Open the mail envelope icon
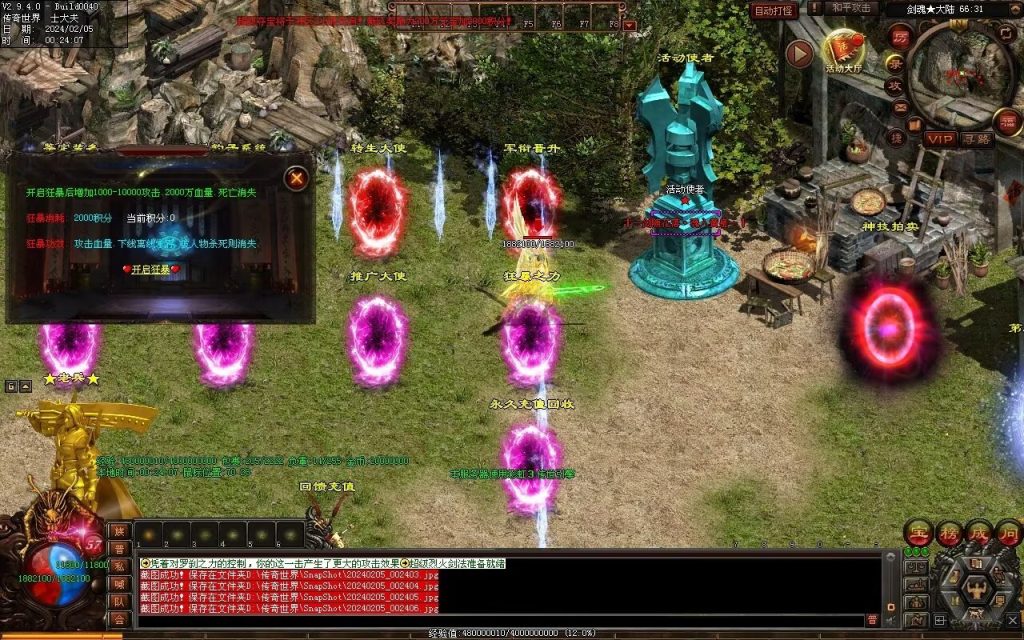This screenshot has width=1024, height=640. pyautogui.click(x=900, y=108)
